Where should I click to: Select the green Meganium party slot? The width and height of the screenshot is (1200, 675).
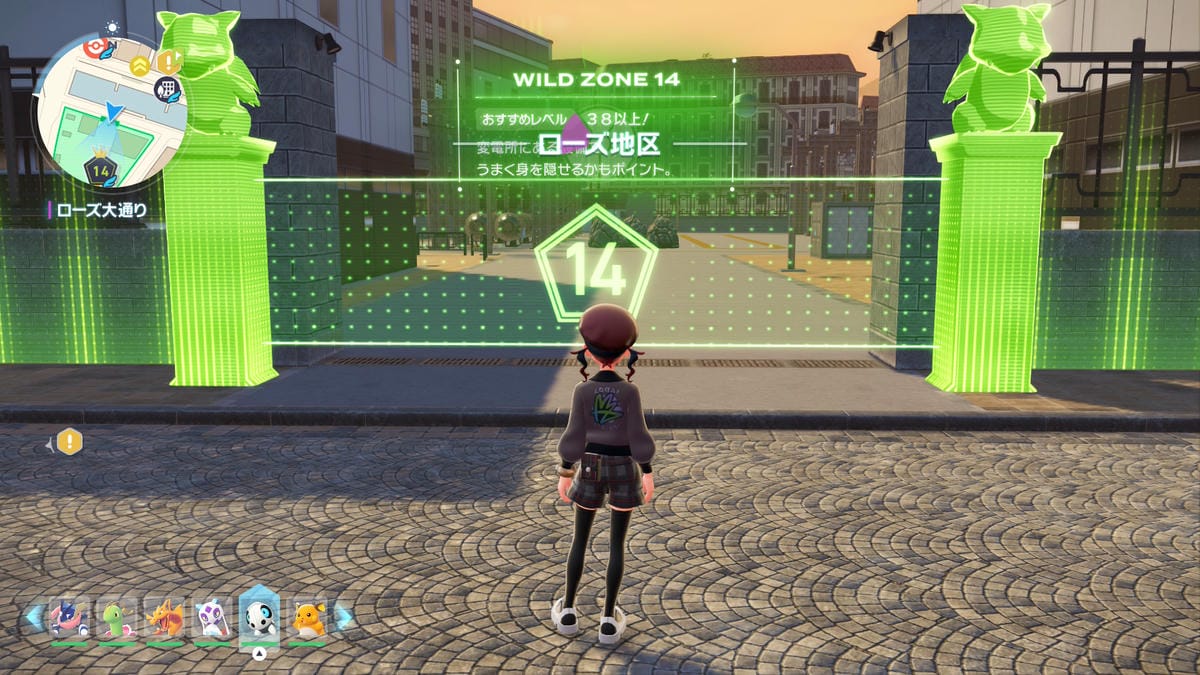coord(118,618)
